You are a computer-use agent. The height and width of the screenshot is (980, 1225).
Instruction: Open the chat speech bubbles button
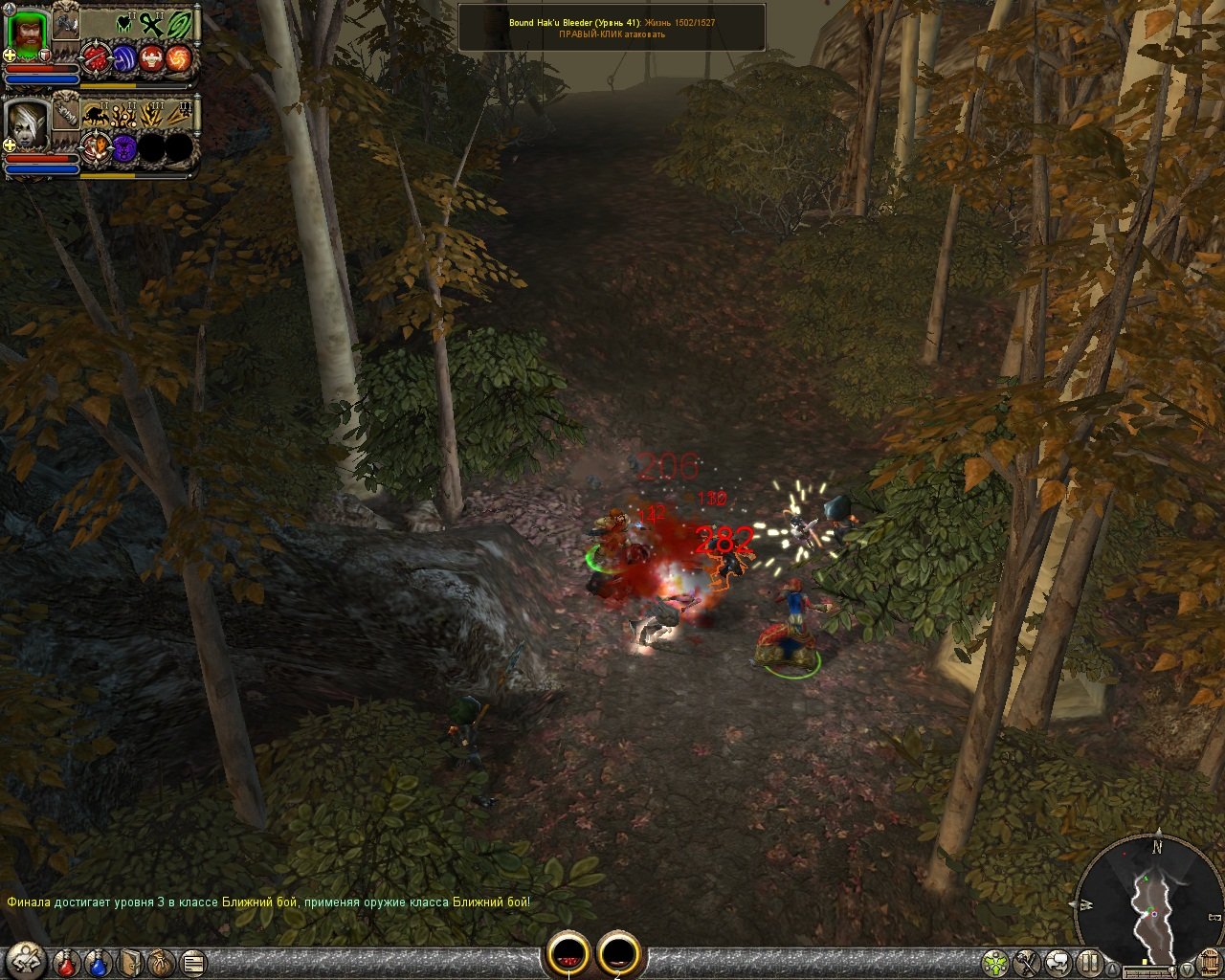[x=1058, y=961]
